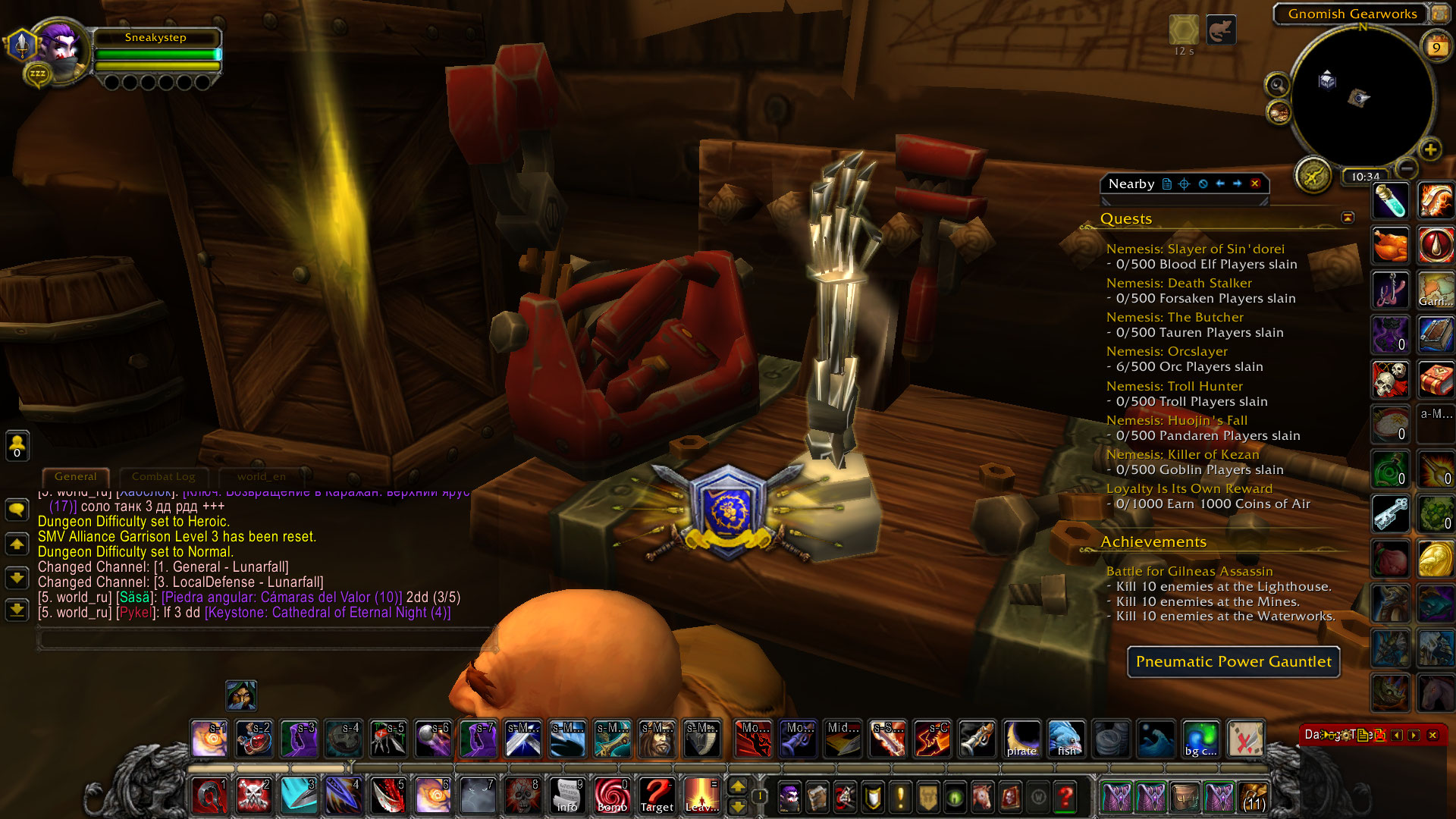Switch to the Combat Log chat tab
This screenshot has height=819, width=1456.
click(x=163, y=477)
